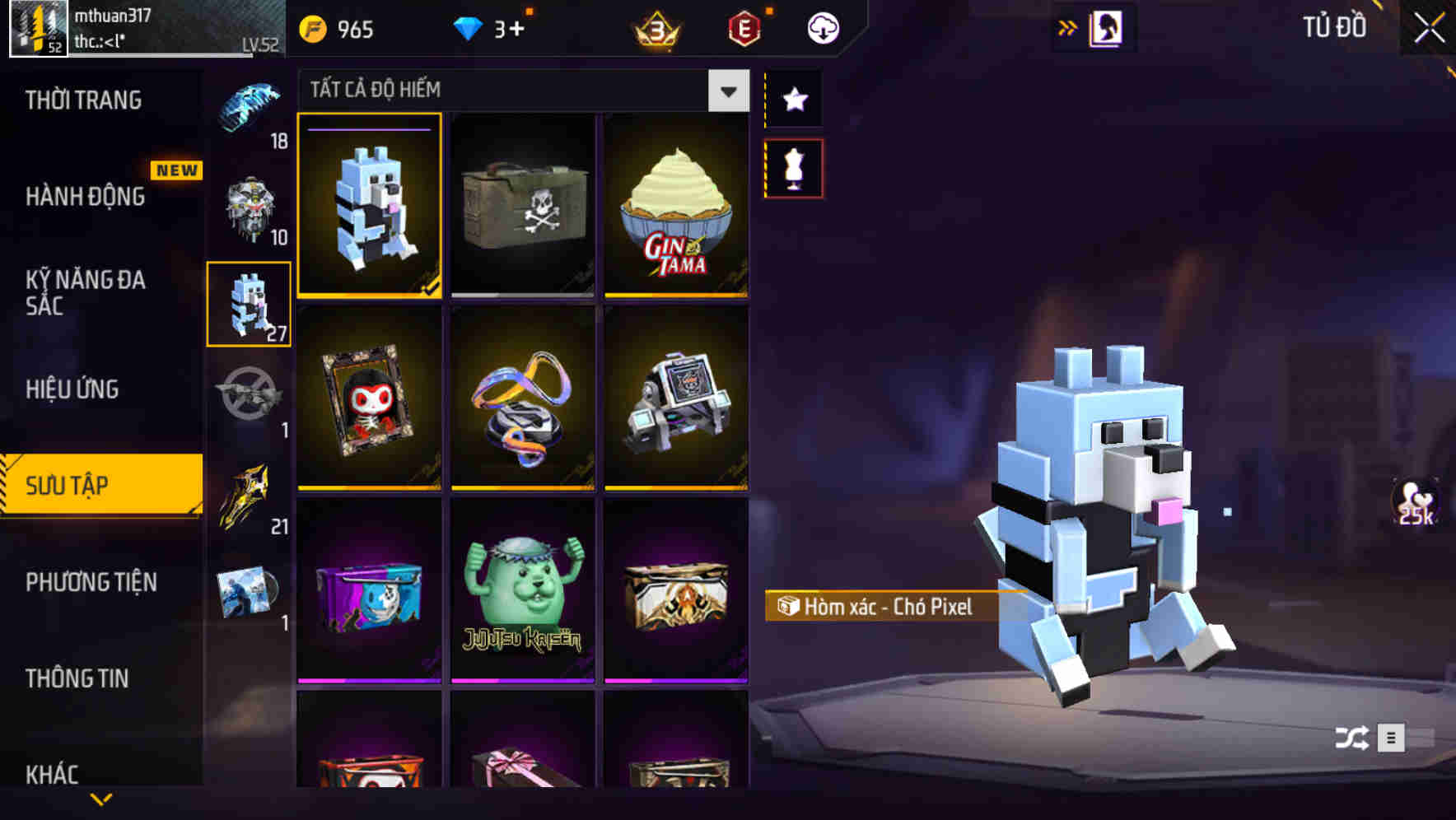Open the portrait card icon near TỦ ĐỒ
The height and width of the screenshot is (820, 1456).
click(1110, 27)
